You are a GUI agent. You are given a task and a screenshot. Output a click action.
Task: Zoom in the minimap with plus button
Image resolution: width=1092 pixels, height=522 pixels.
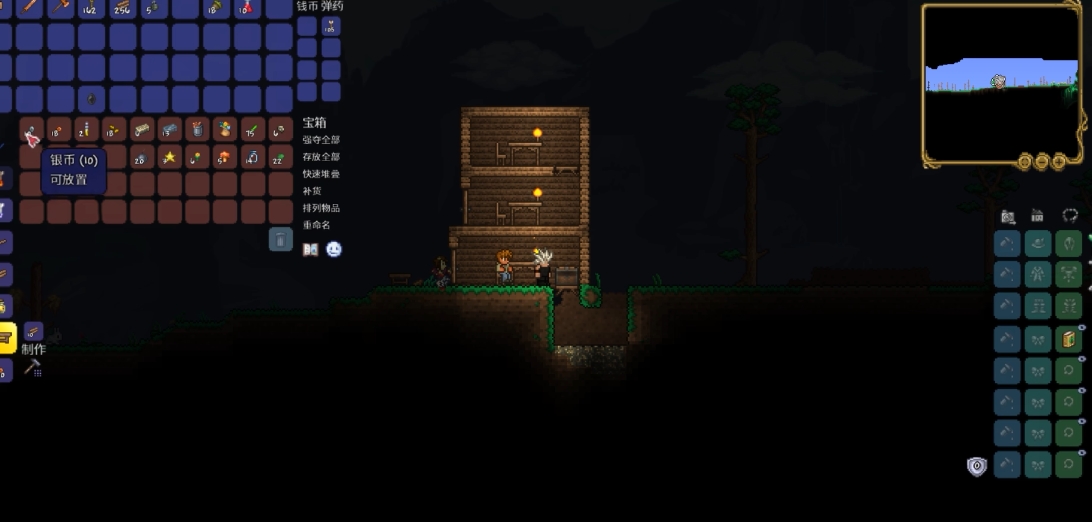tap(1058, 162)
